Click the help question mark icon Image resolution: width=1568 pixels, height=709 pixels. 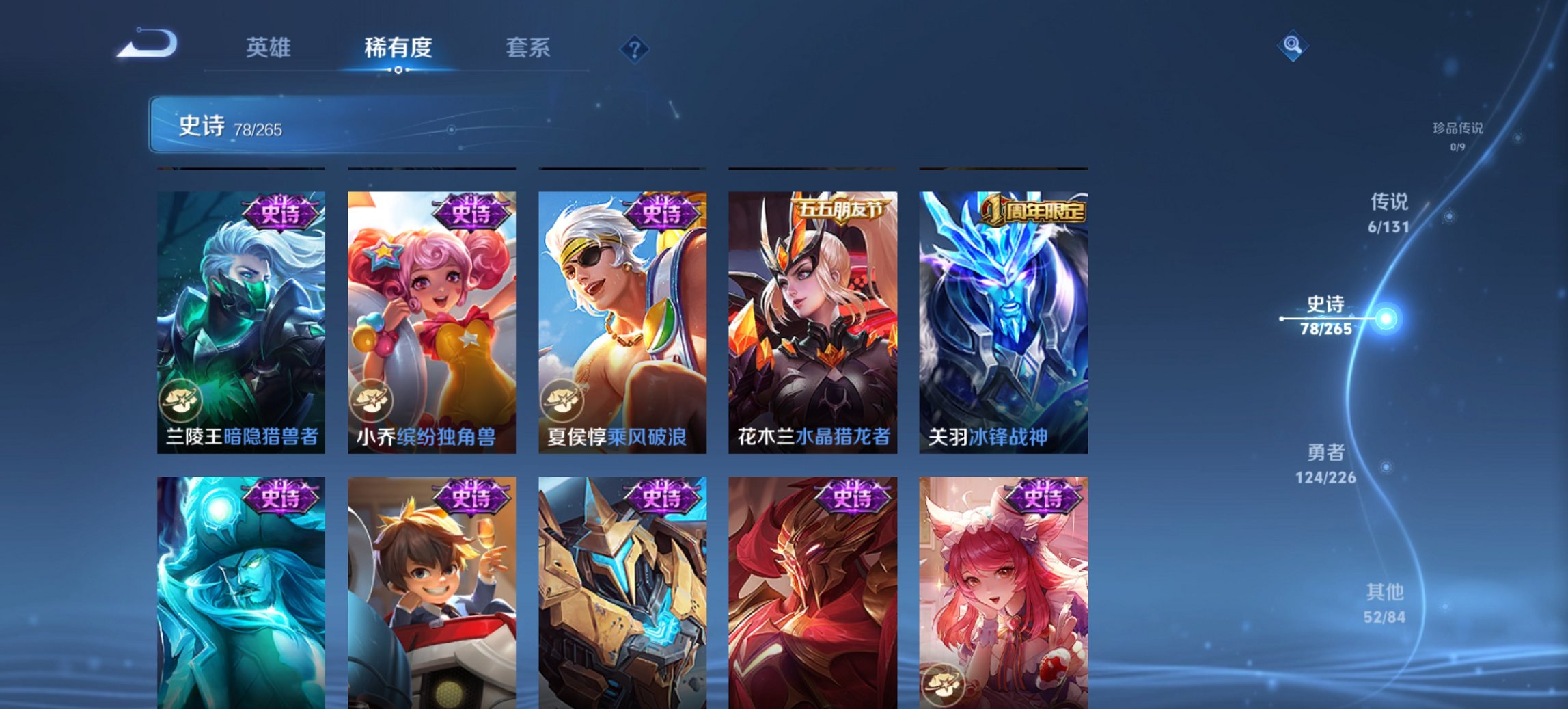635,48
